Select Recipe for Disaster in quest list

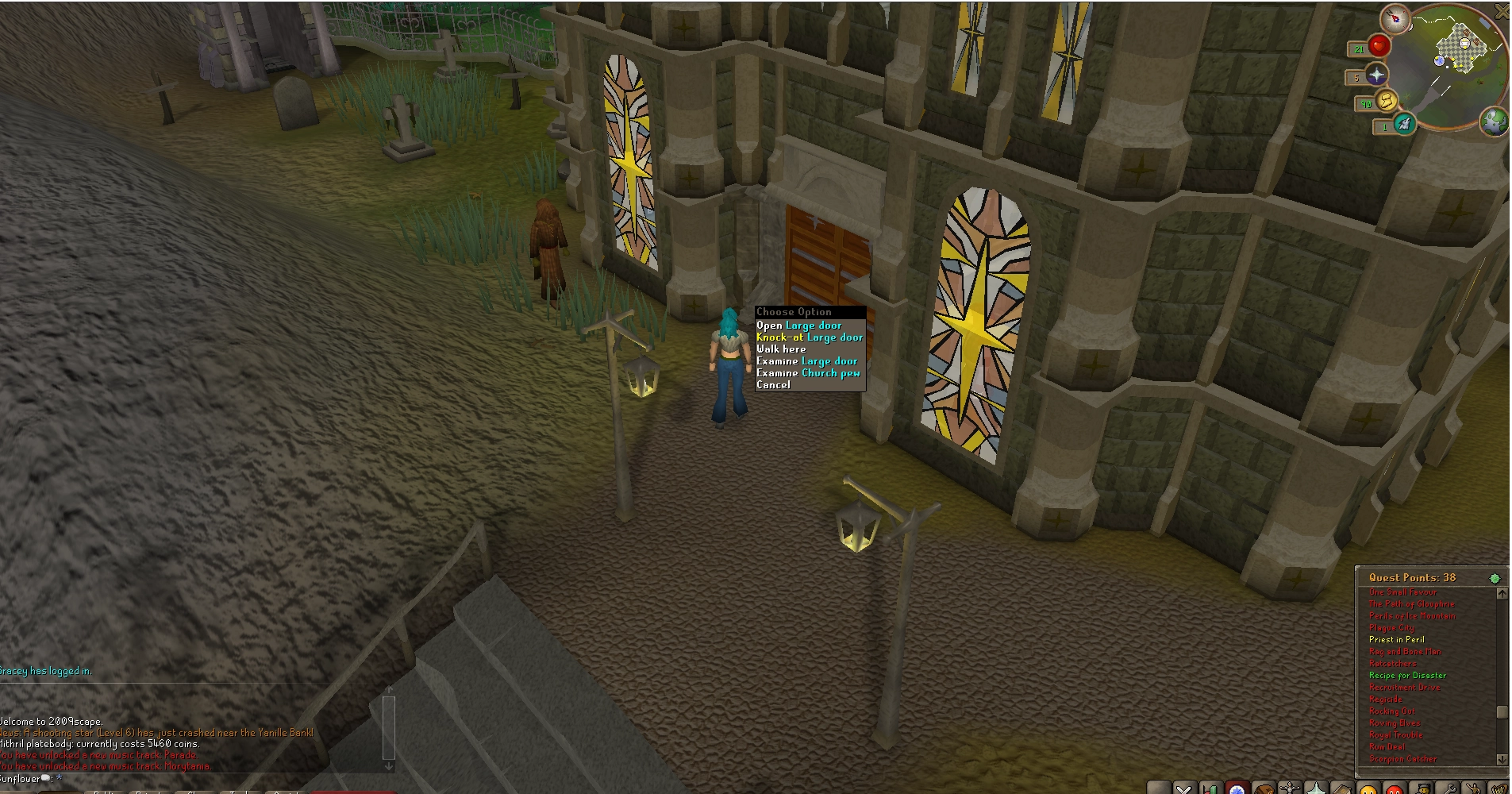click(1407, 676)
